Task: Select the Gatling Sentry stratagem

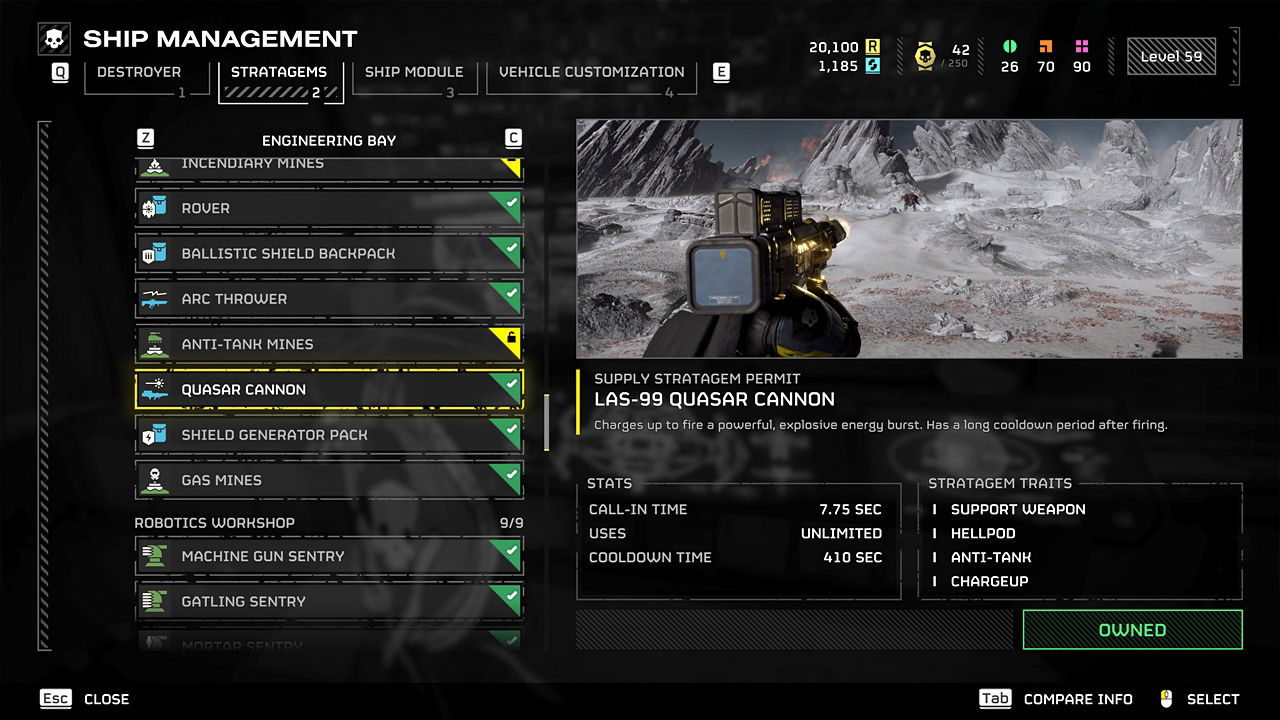Action: click(329, 601)
